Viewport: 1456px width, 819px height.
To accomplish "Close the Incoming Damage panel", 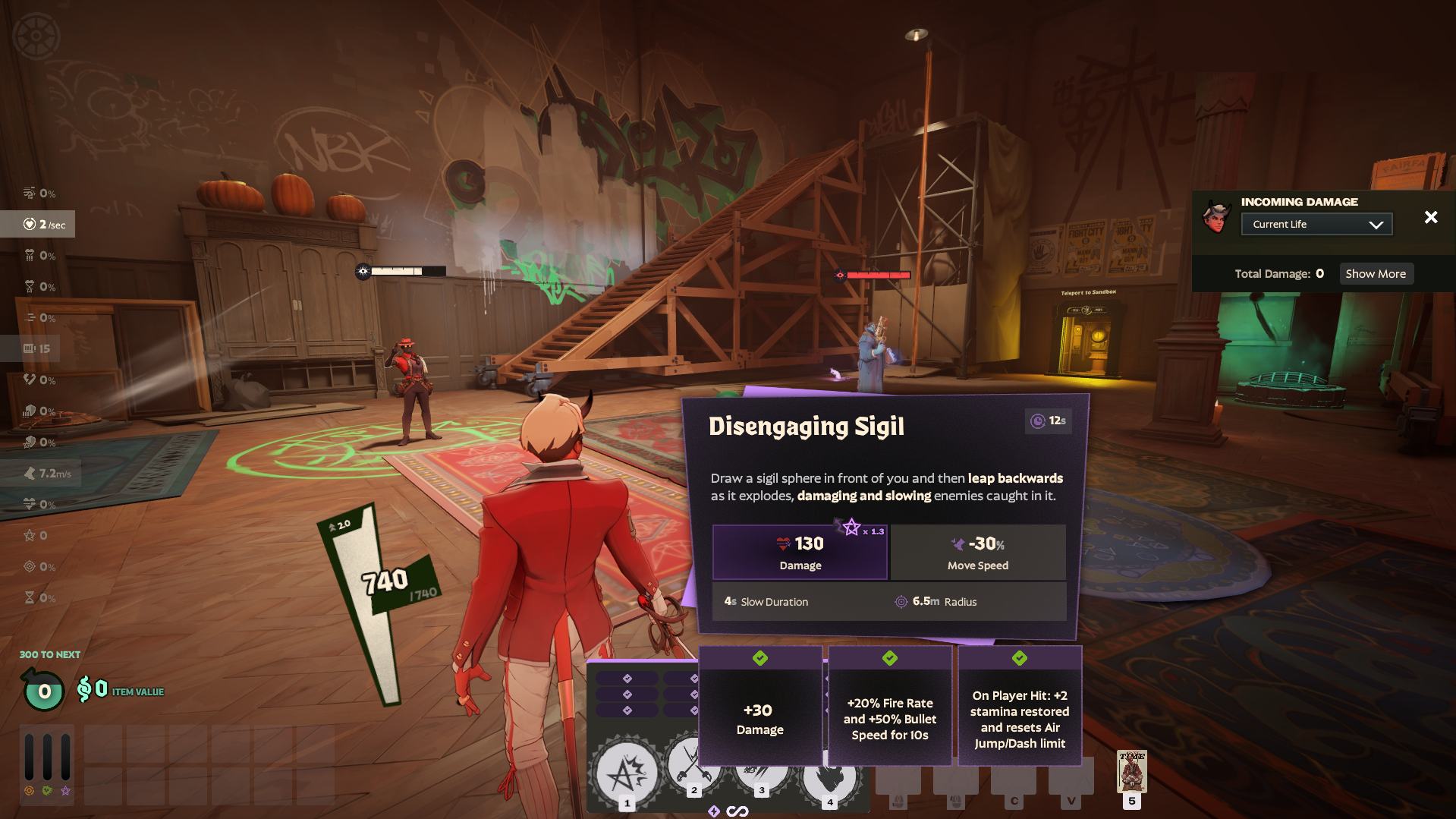I will click(x=1431, y=217).
